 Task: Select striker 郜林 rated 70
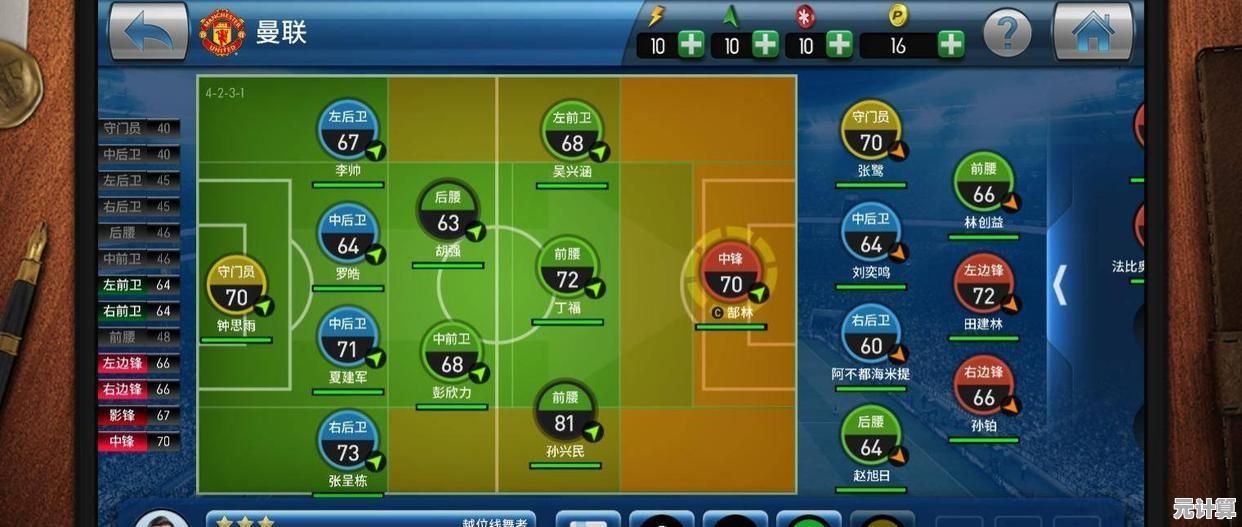[731, 273]
